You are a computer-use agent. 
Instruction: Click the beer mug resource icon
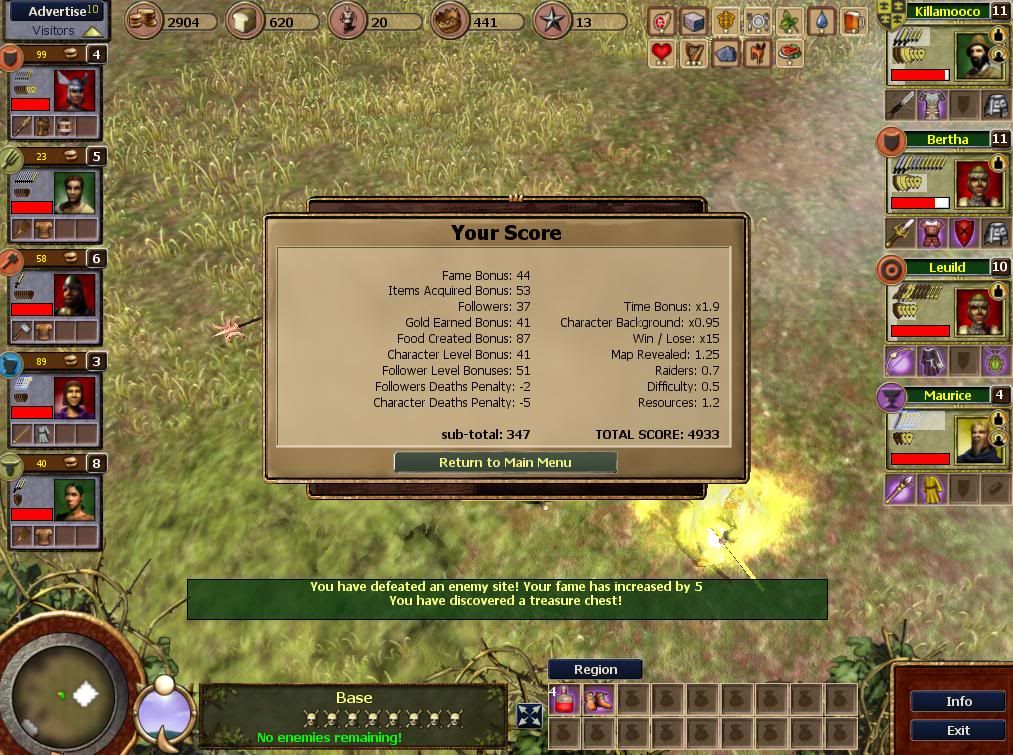click(x=852, y=21)
